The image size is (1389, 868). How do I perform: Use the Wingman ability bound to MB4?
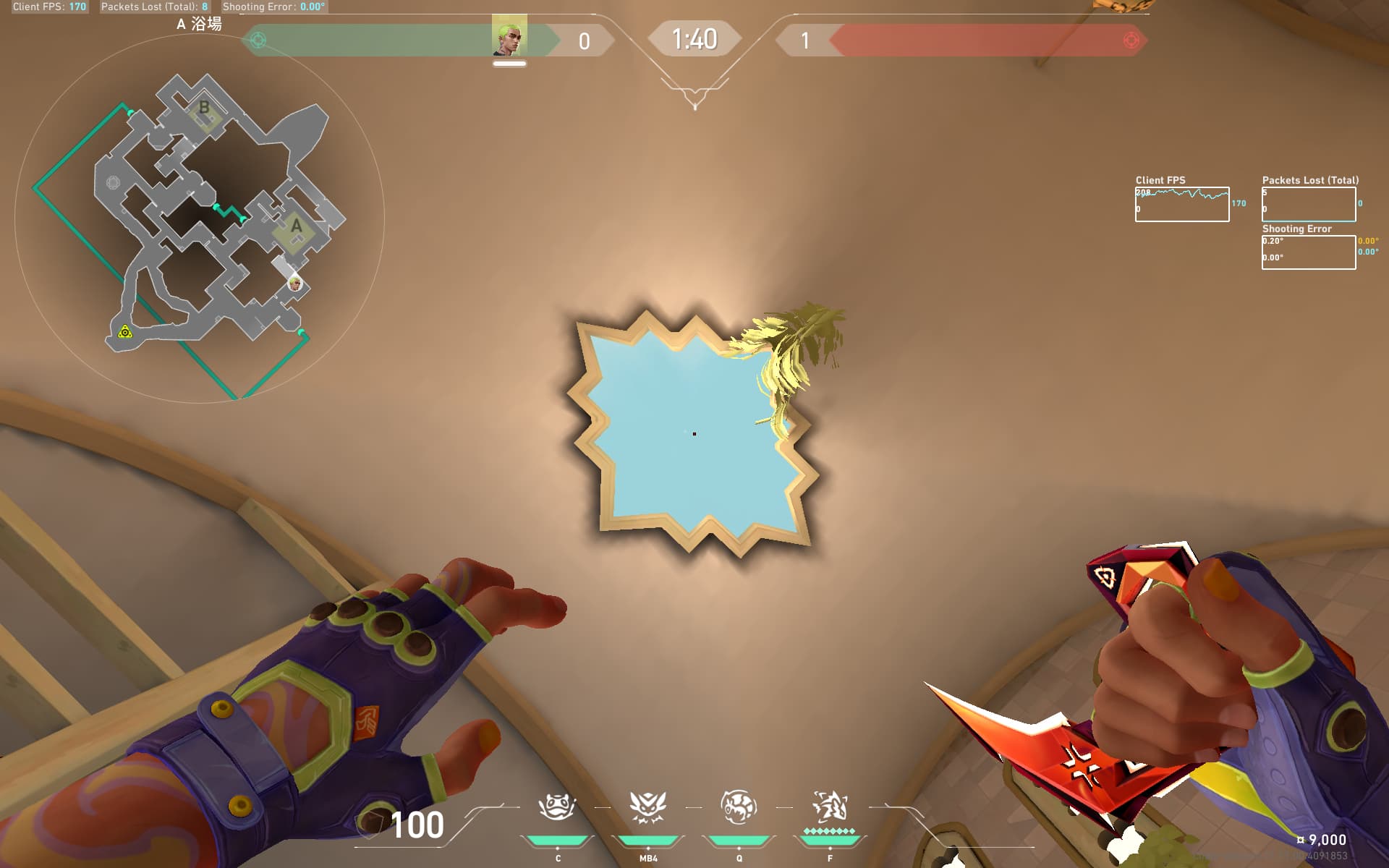pos(647,807)
